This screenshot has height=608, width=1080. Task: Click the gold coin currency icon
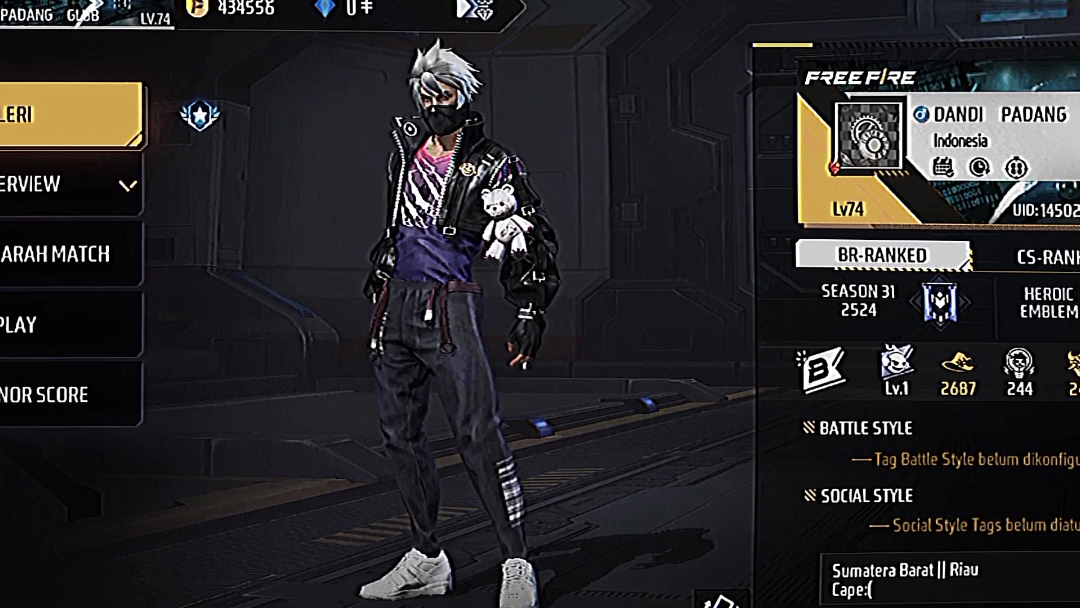pos(199,9)
